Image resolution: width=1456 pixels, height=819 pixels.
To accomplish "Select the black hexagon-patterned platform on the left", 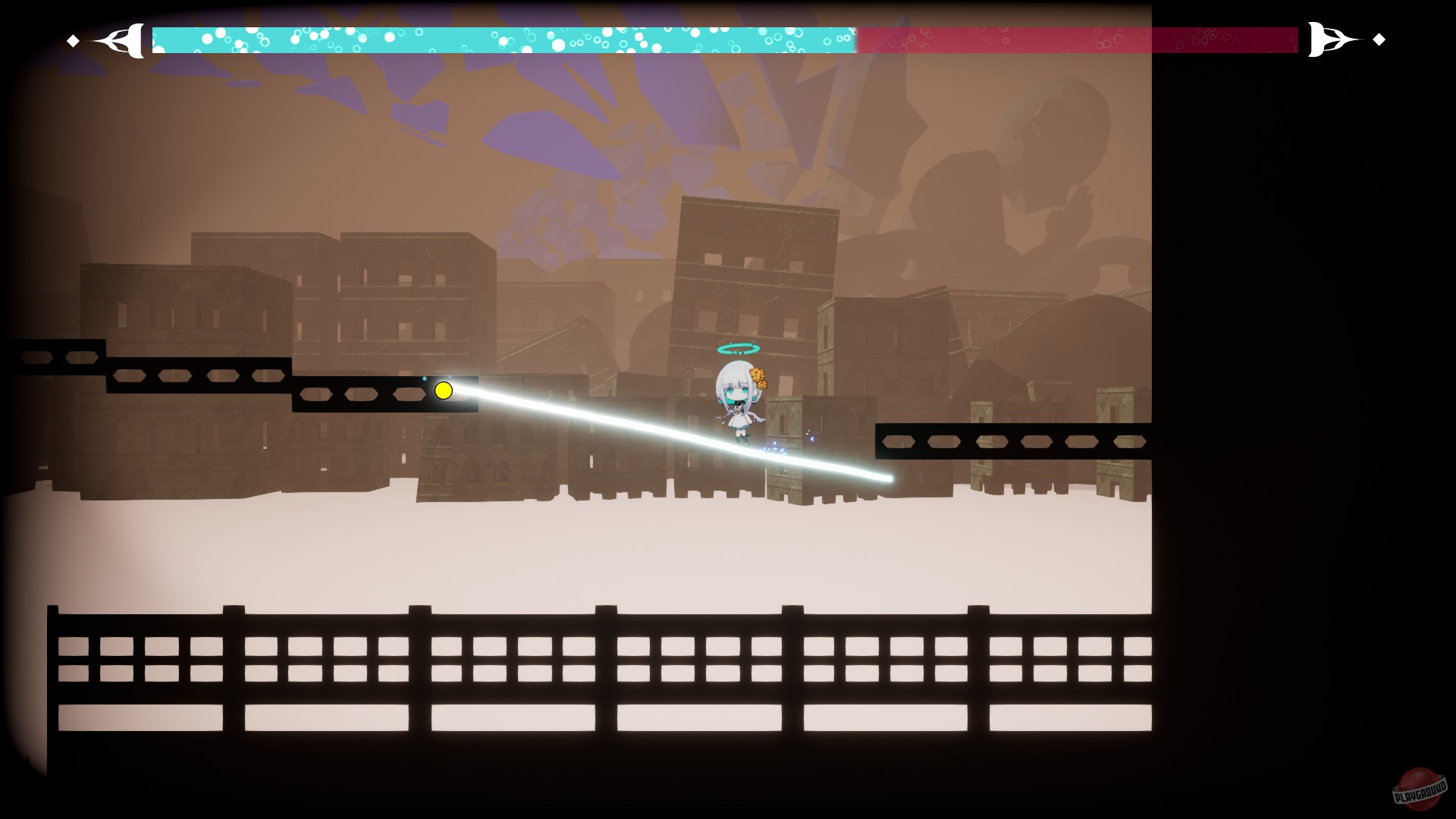I will pyautogui.click(x=190, y=373).
